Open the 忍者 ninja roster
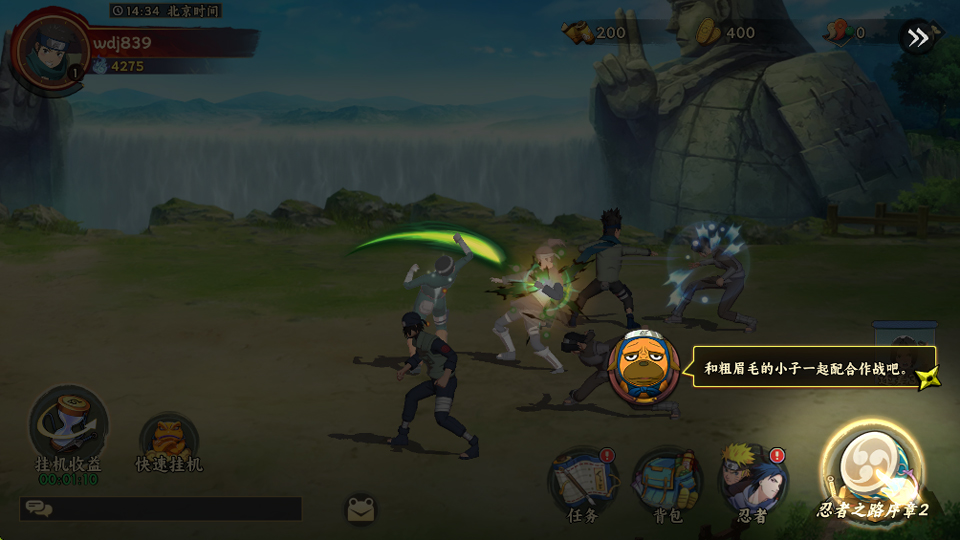 point(753,482)
